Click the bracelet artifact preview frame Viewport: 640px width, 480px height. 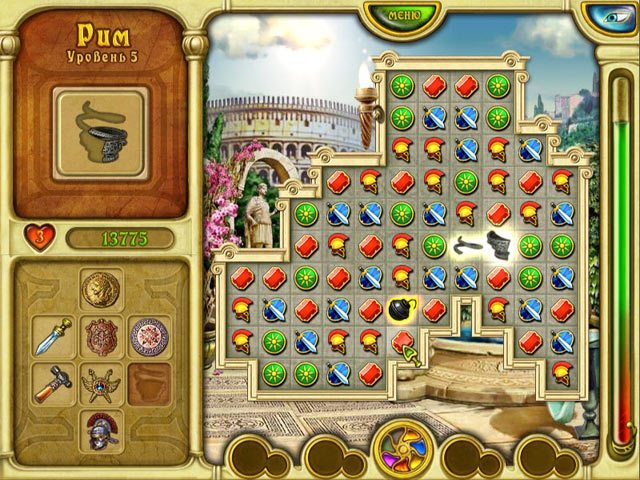[x=100, y=133]
